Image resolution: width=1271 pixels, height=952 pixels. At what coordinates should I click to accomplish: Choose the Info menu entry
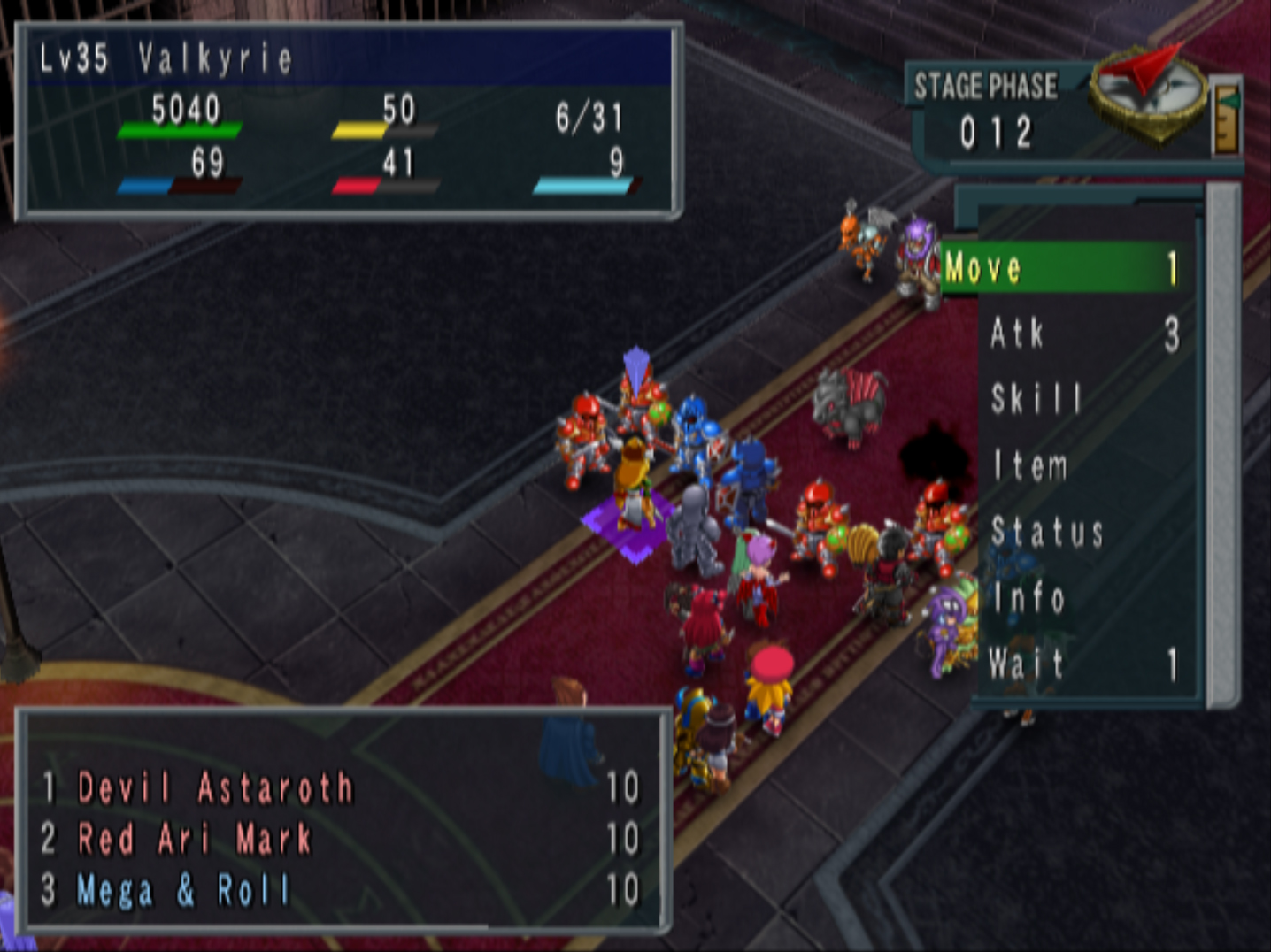[x=1028, y=598]
